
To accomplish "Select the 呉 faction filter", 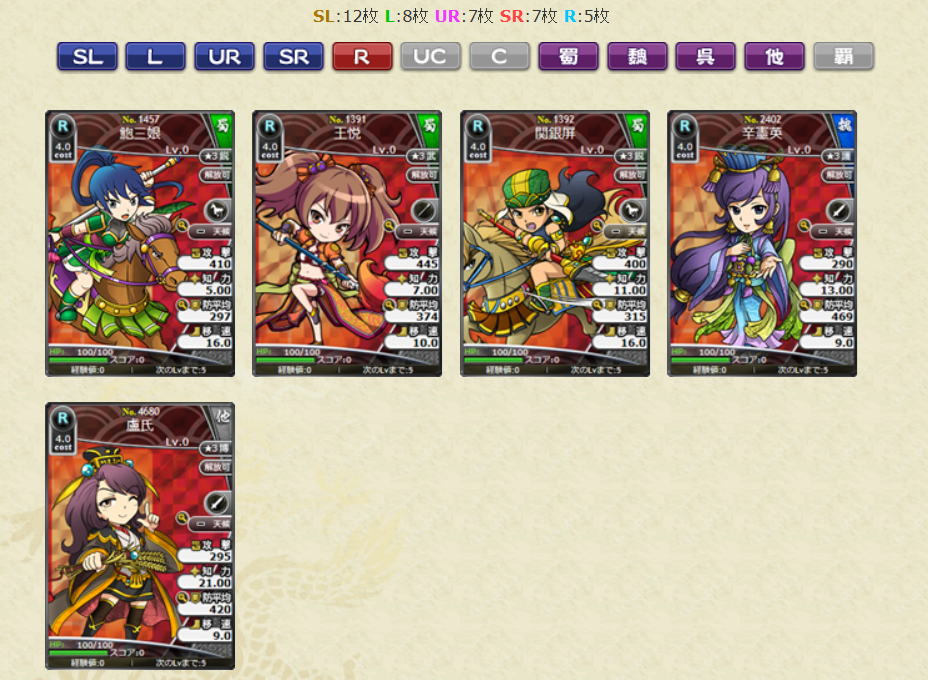I will (x=705, y=57).
